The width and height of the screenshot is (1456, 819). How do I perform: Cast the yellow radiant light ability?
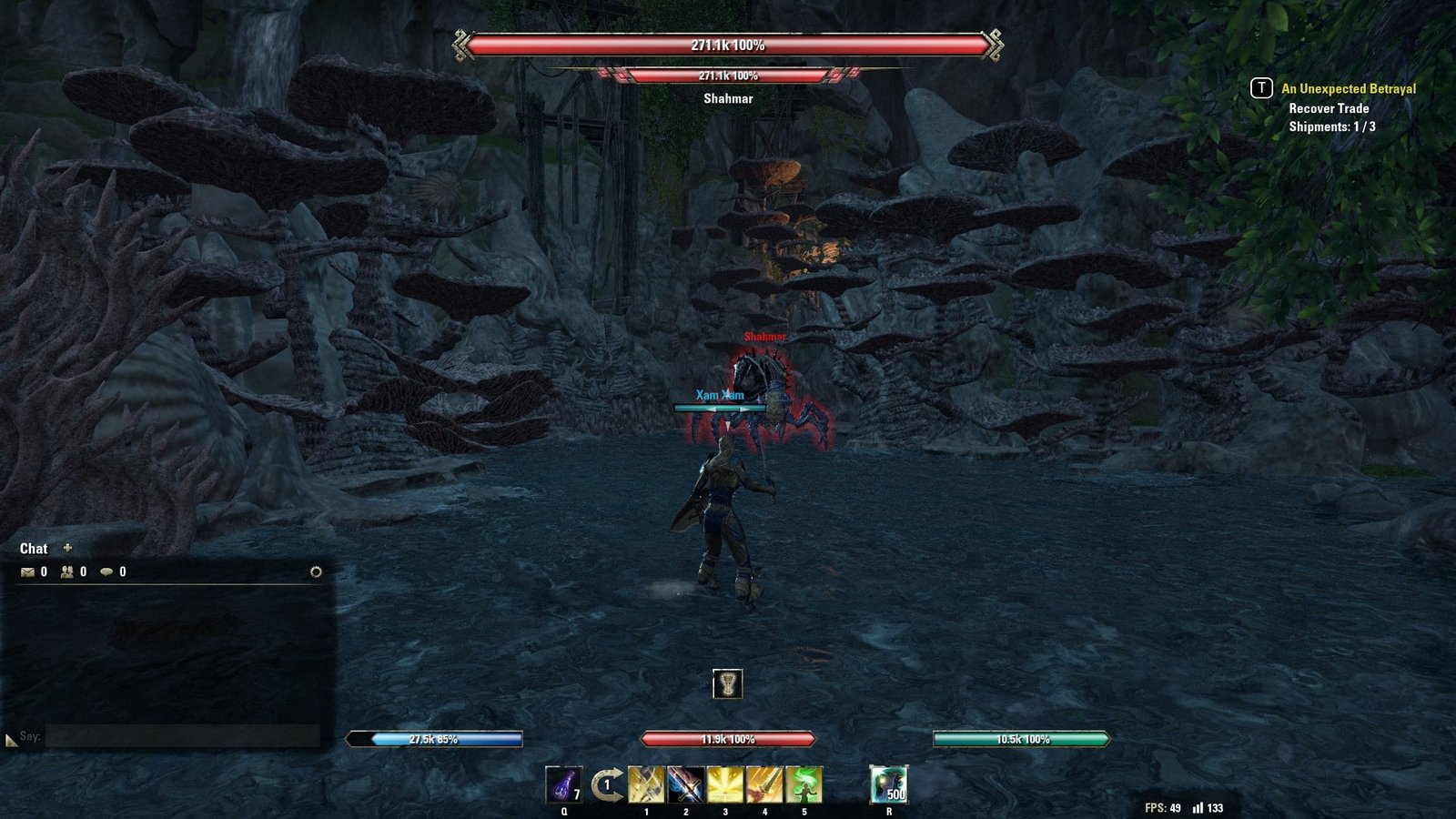click(725, 784)
